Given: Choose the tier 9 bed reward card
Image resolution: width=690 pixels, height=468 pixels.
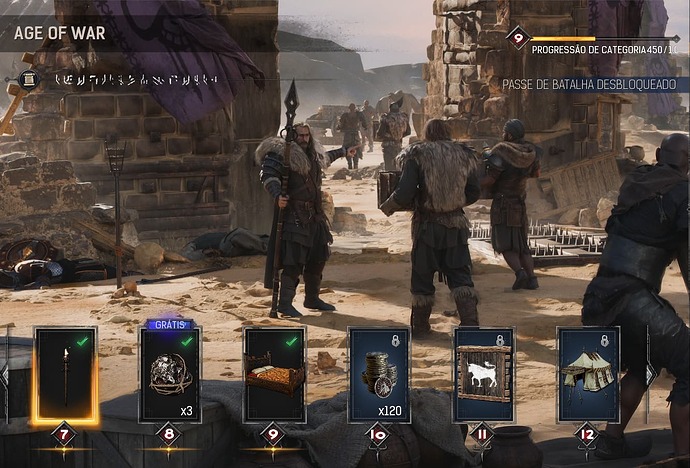Looking at the screenshot, I should click(274, 374).
